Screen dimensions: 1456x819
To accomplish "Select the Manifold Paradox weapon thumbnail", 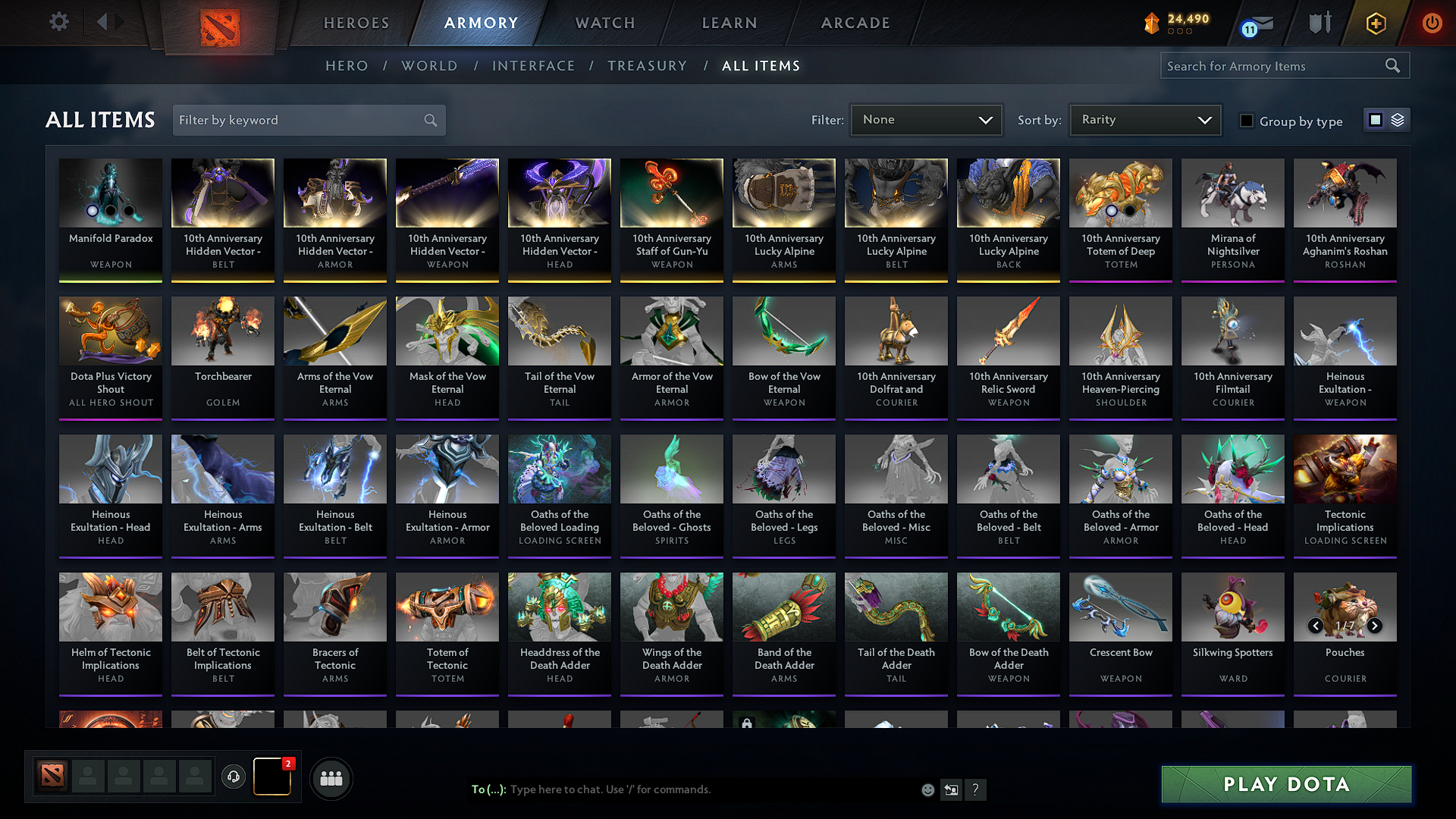I will (x=110, y=193).
